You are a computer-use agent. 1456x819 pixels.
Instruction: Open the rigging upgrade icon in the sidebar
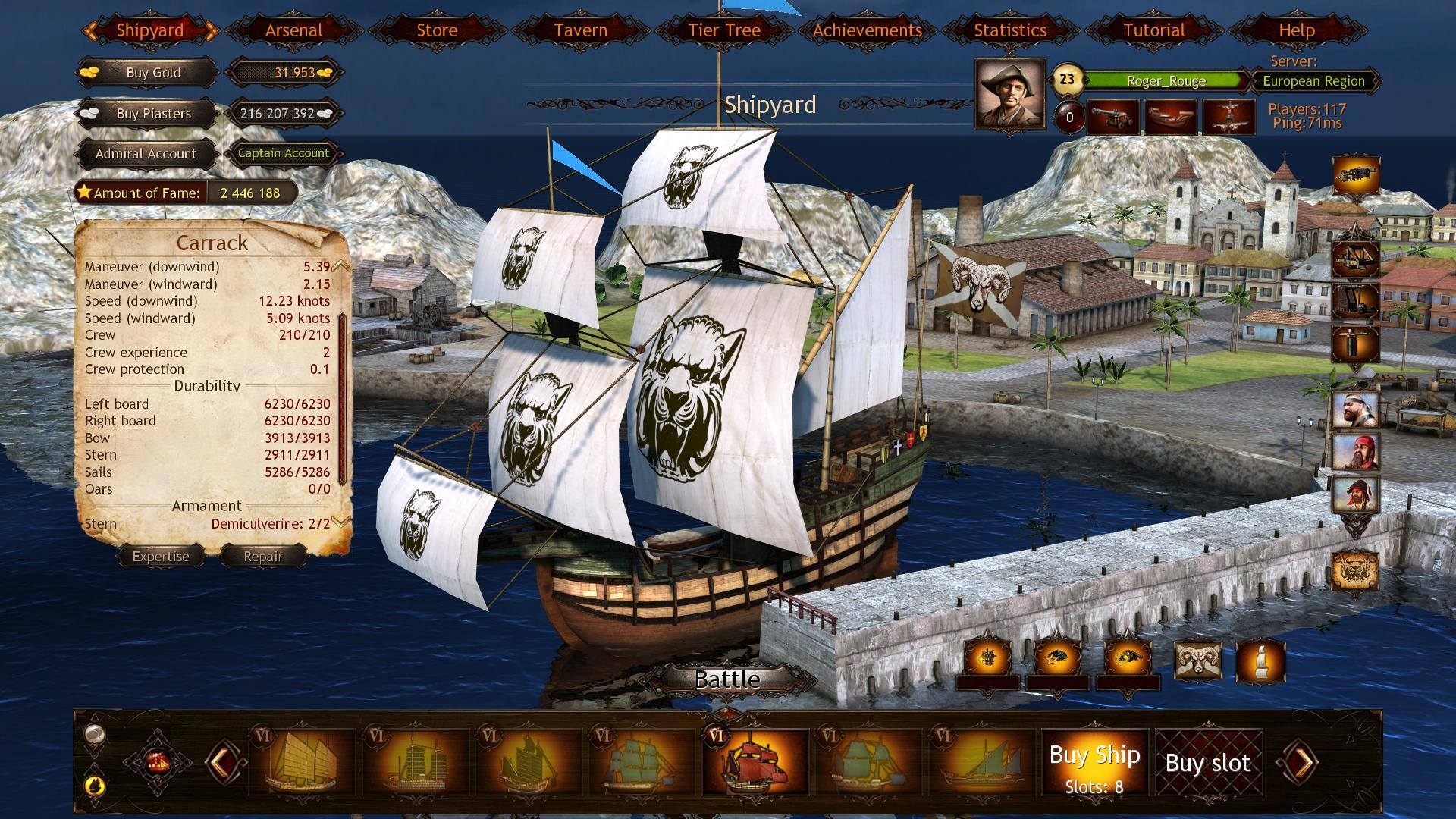1355,259
